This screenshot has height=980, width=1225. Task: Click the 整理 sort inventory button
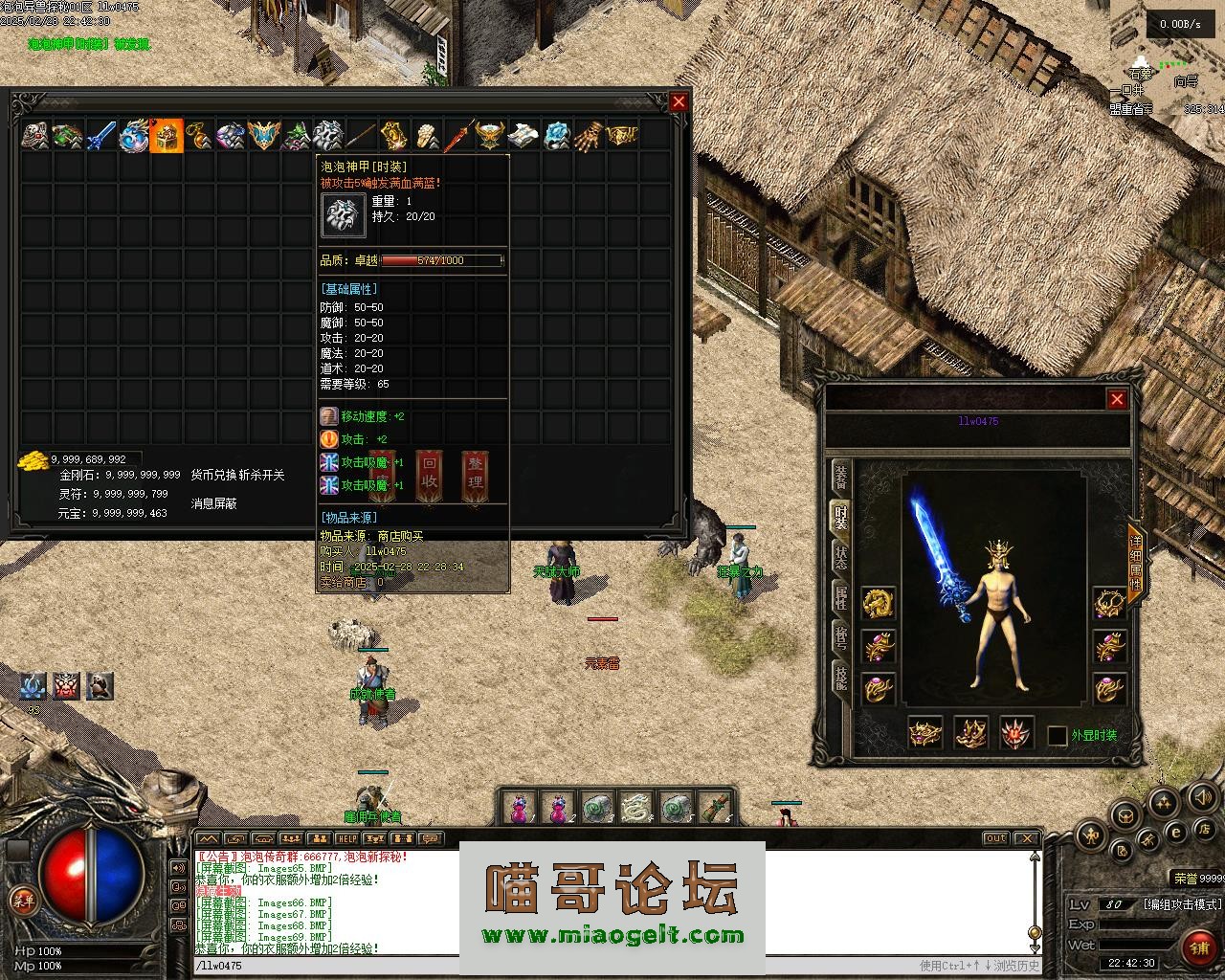tap(475, 476)
